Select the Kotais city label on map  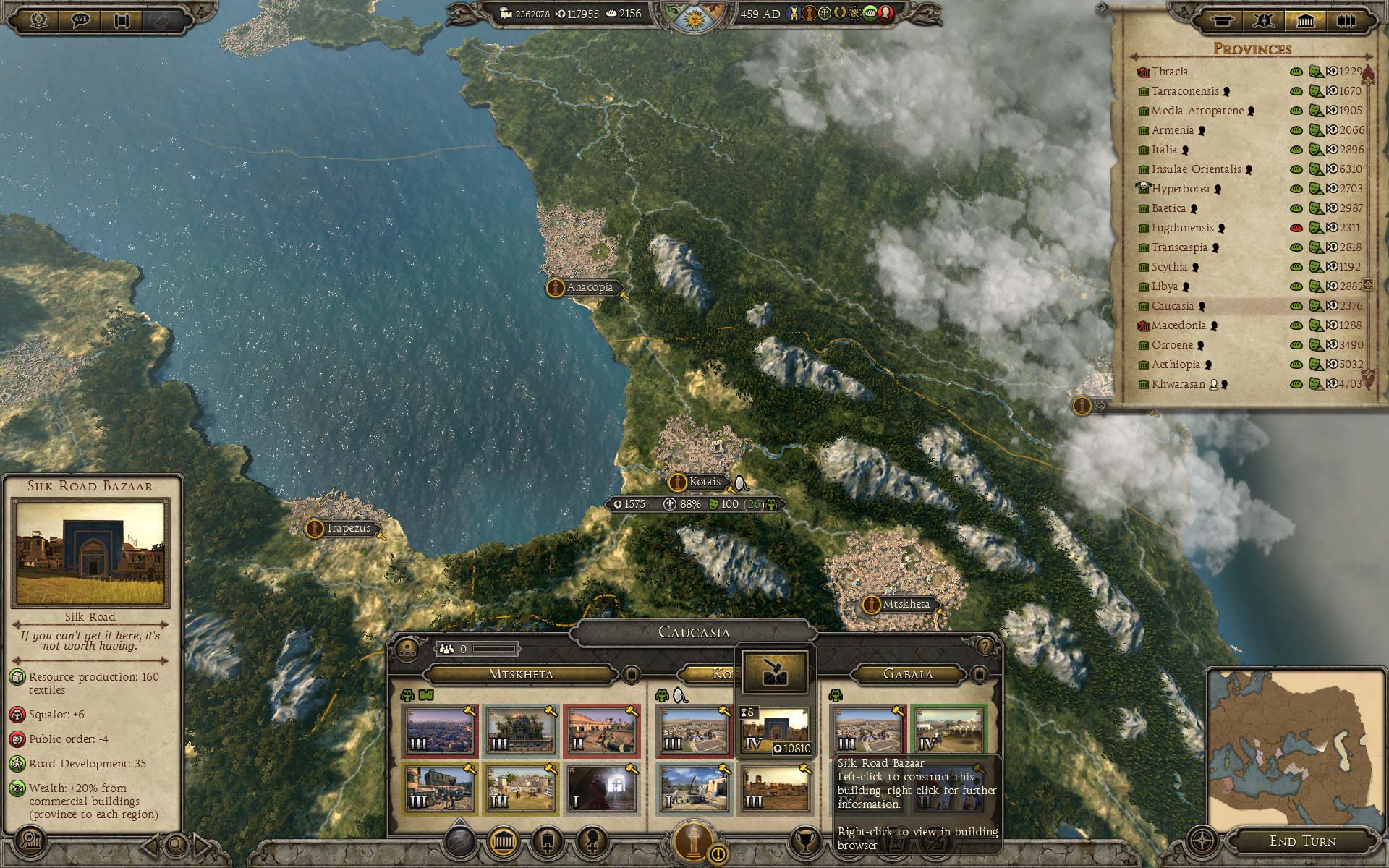(704, 482)
